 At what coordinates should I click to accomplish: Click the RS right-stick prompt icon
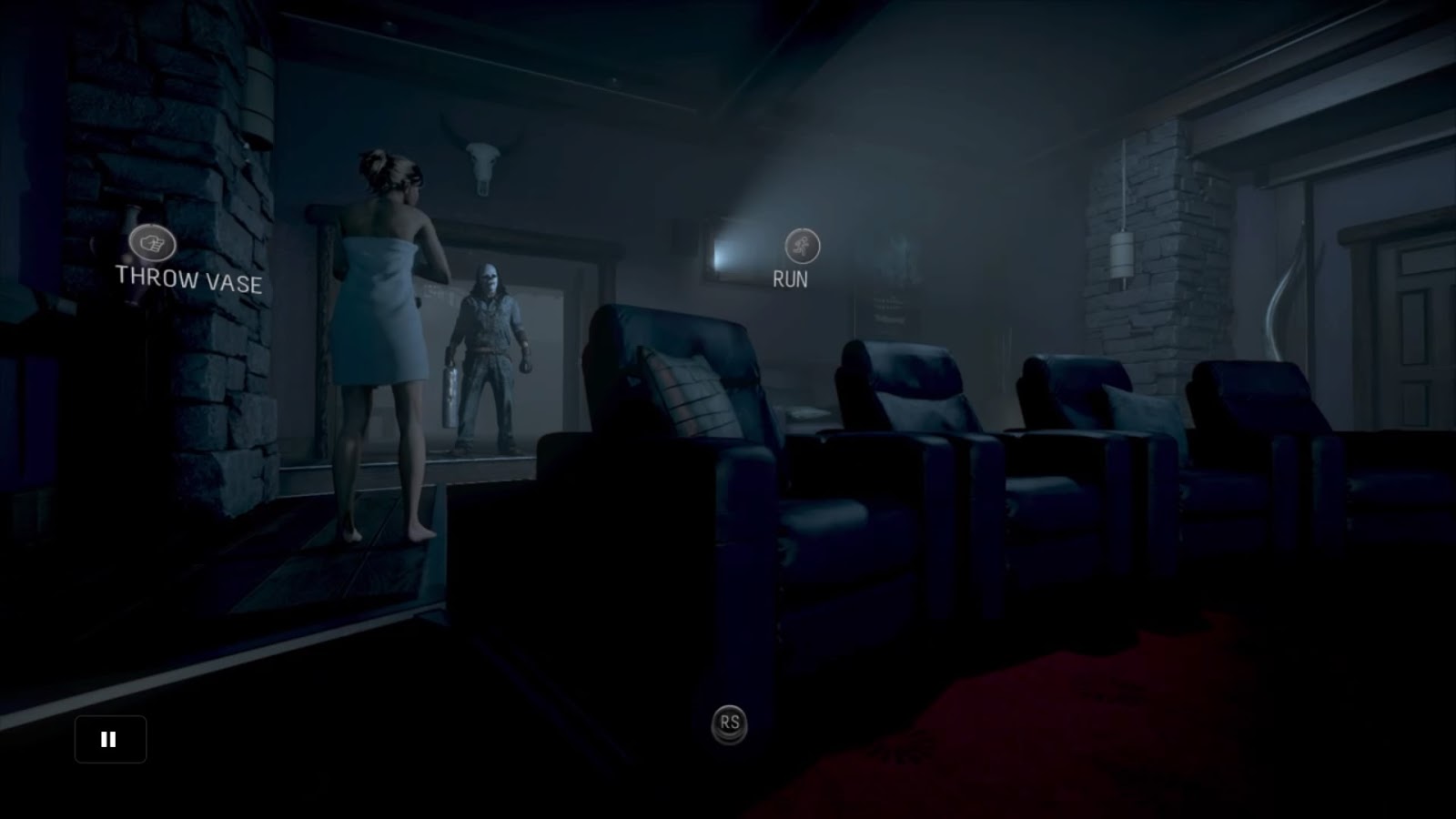(x=728, y=723)
